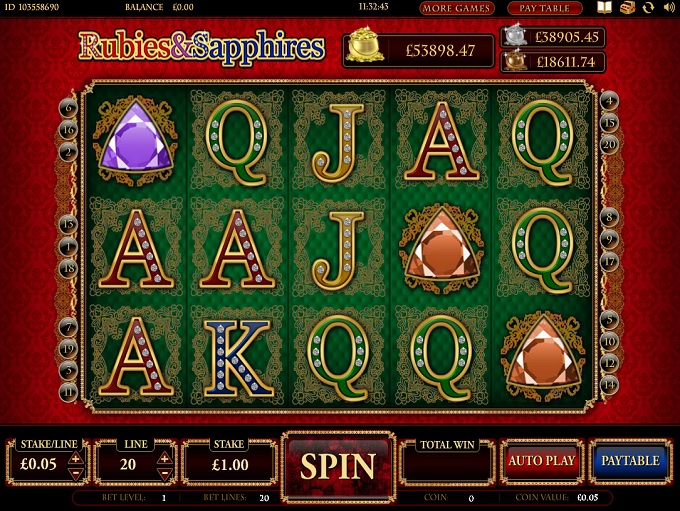Spin the reels
Image resolution: width=680 pixels, height=511 pixels.
click(x=338, y=465)
